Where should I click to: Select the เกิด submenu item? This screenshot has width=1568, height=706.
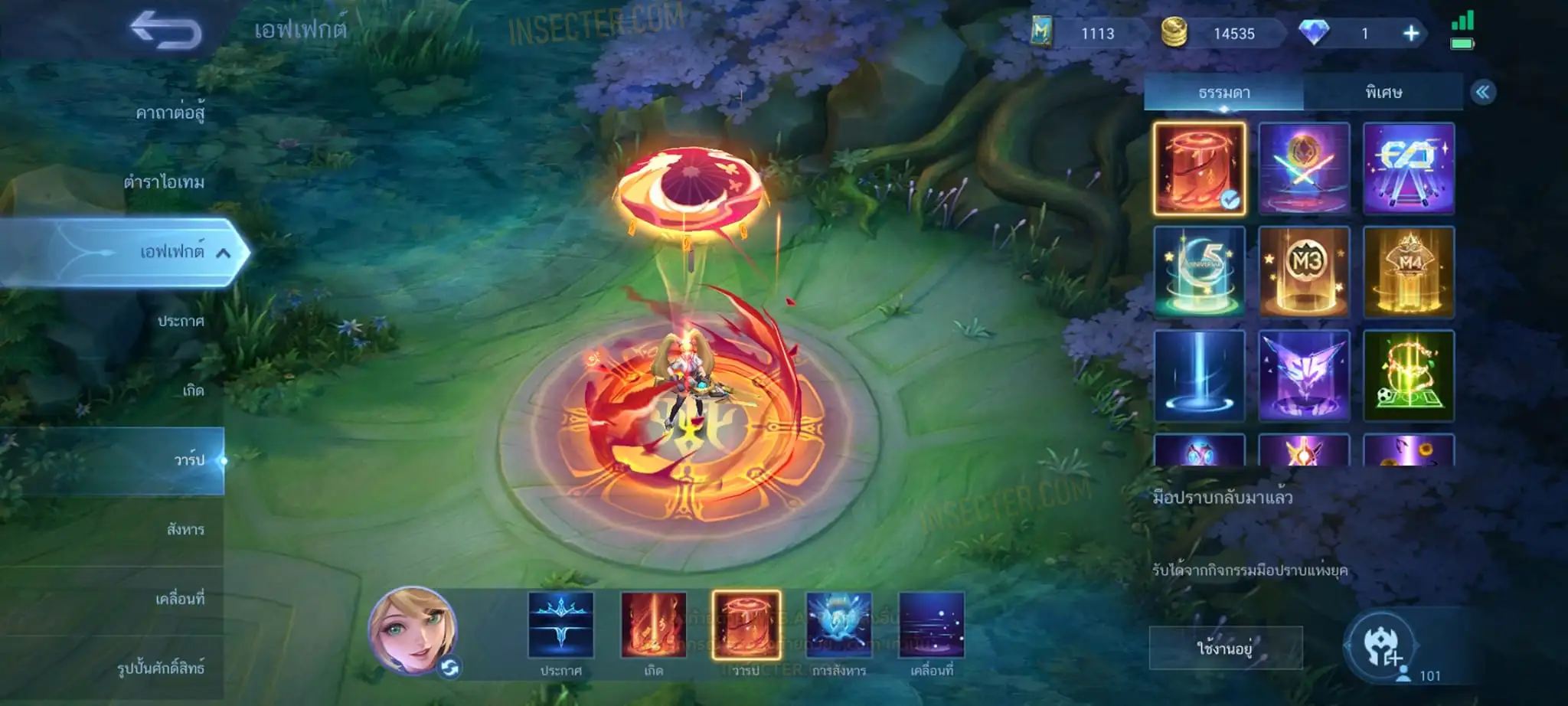(193, 391)
